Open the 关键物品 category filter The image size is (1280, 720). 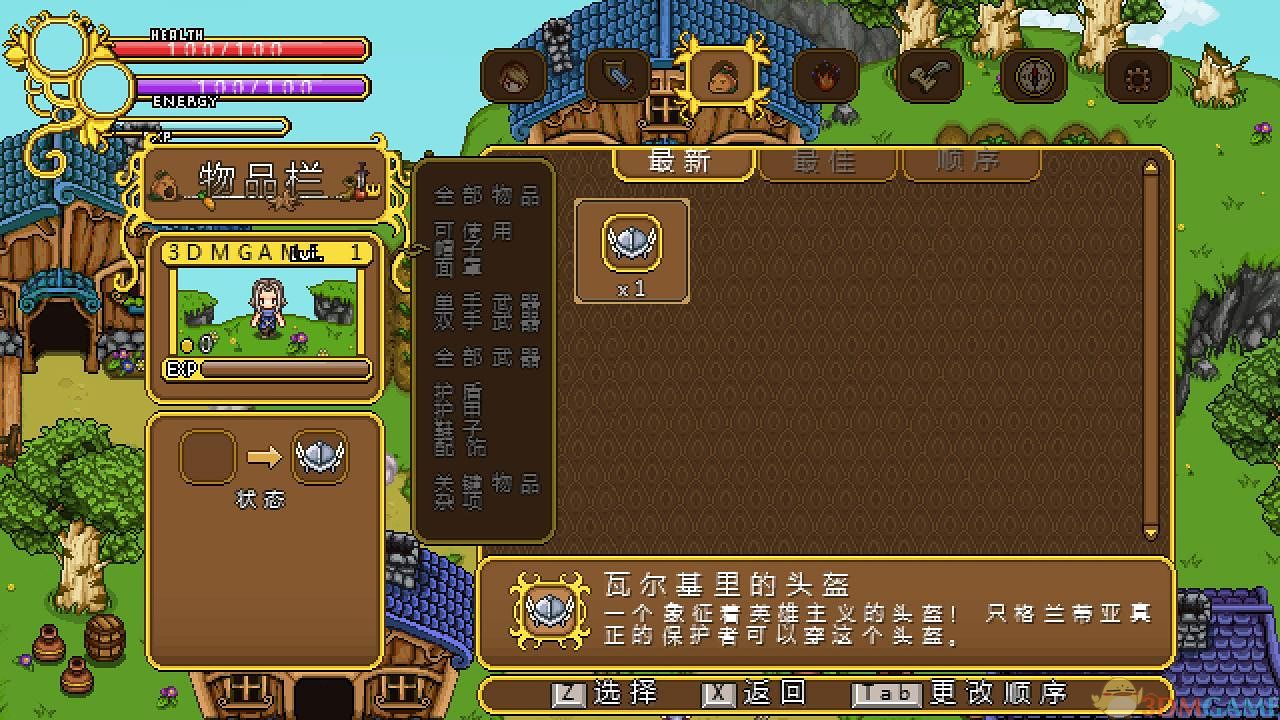coord(487,485)
